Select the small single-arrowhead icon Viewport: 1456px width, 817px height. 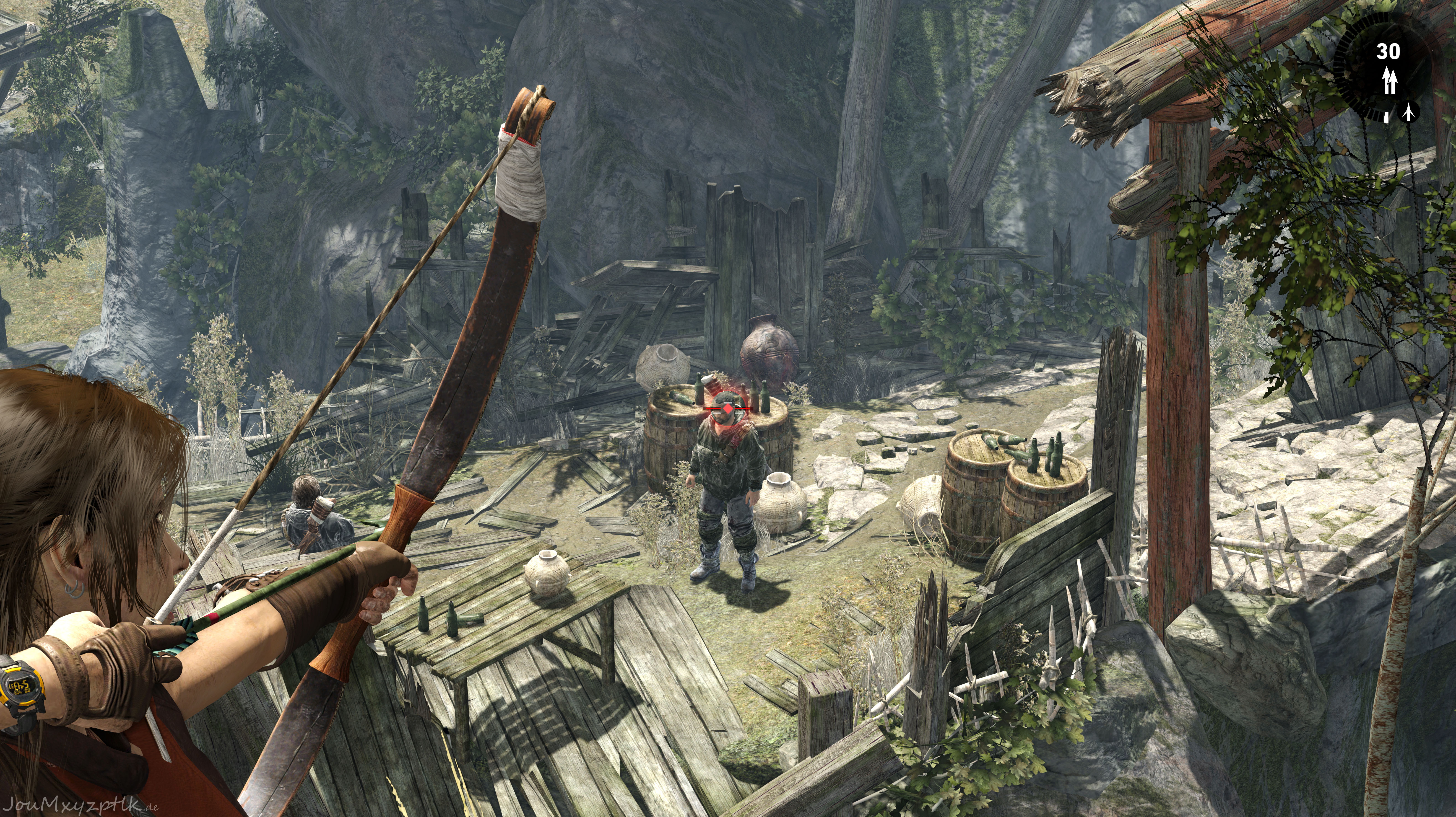(x=1409, y=112)
